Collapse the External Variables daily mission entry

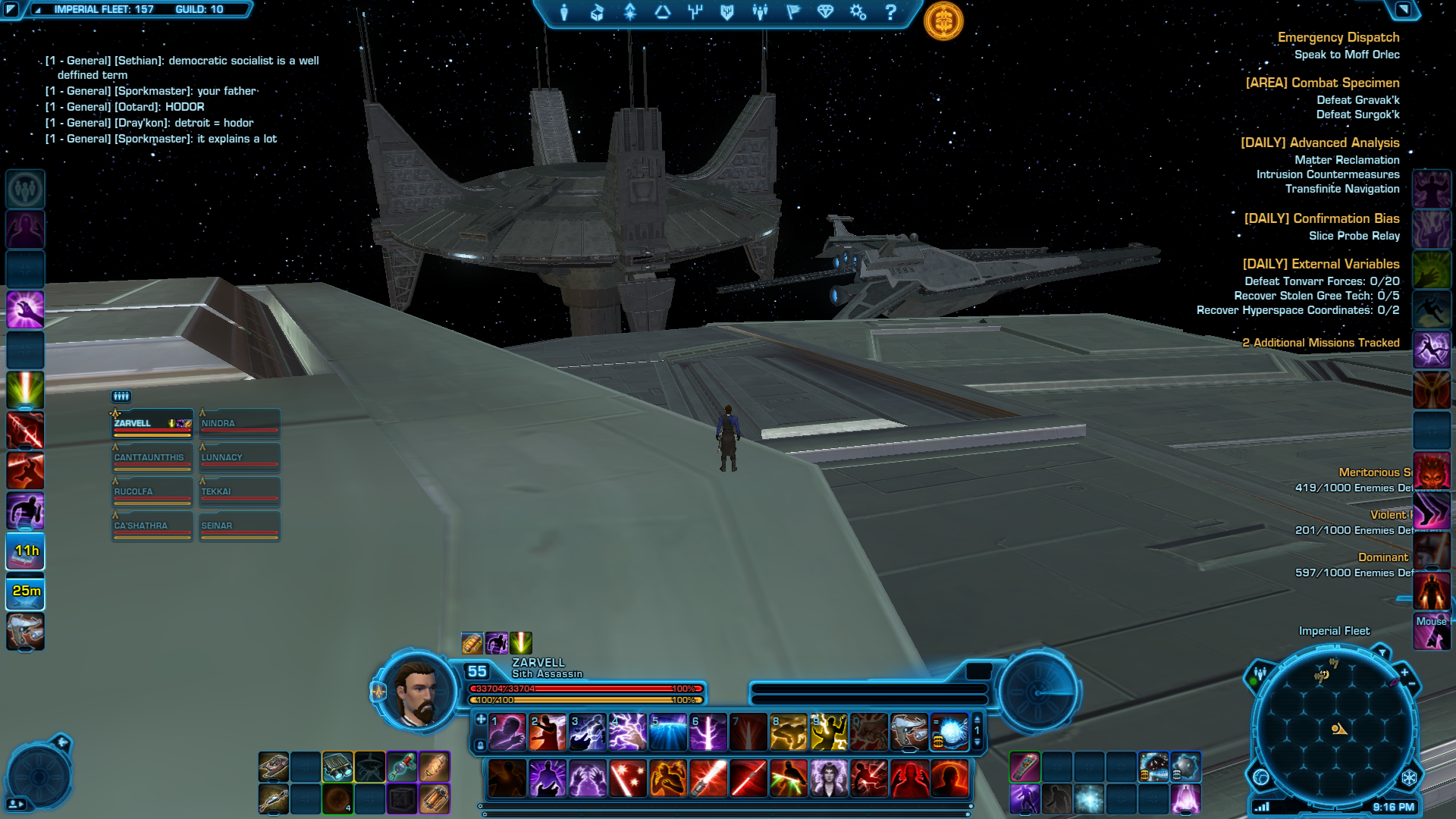1319,264
